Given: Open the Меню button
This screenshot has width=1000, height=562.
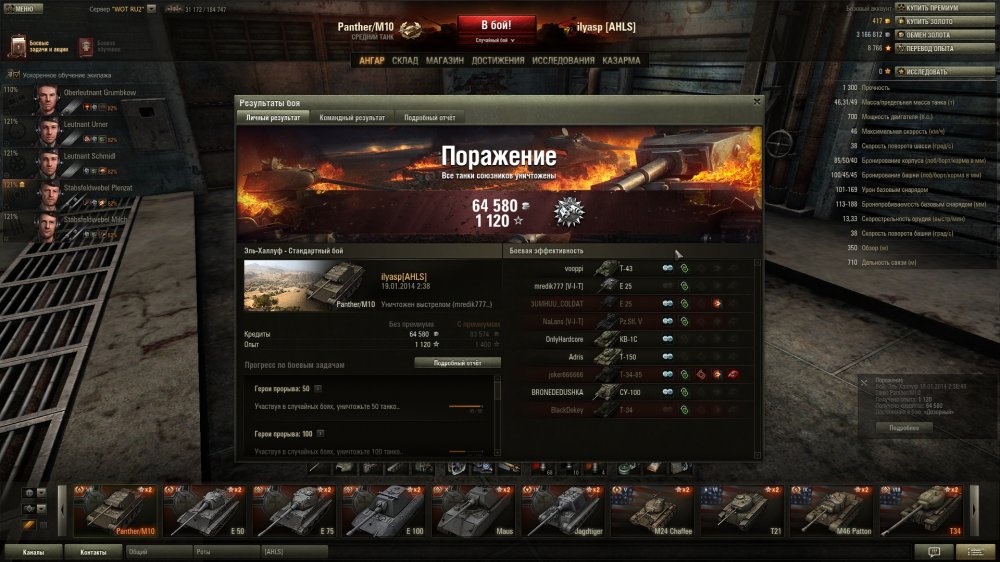Looking at the screenshot, I should (24, 8).
